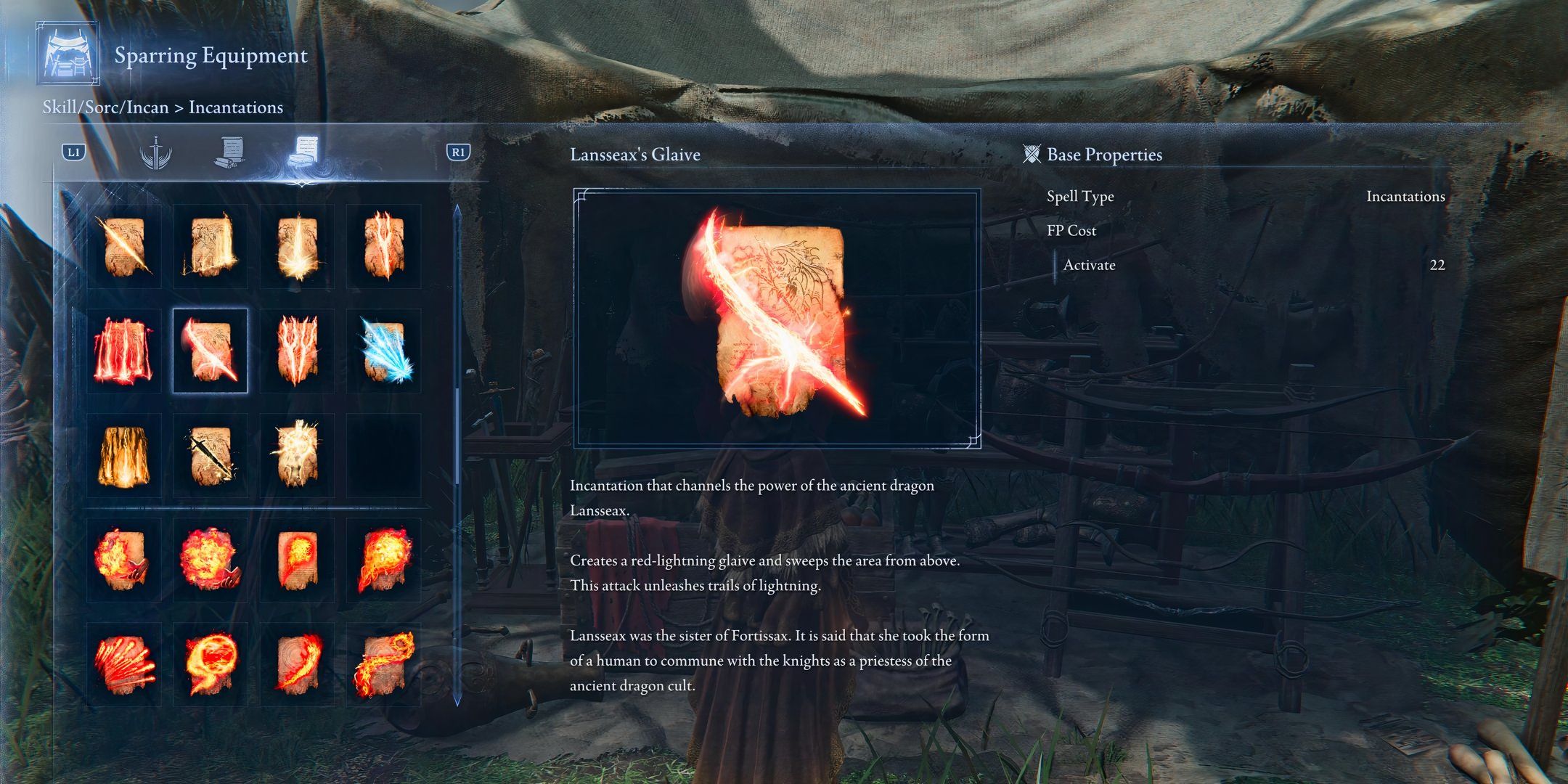Pick the red lightning curtain incantation
The image size is (1568, 784).
(124, 351)
